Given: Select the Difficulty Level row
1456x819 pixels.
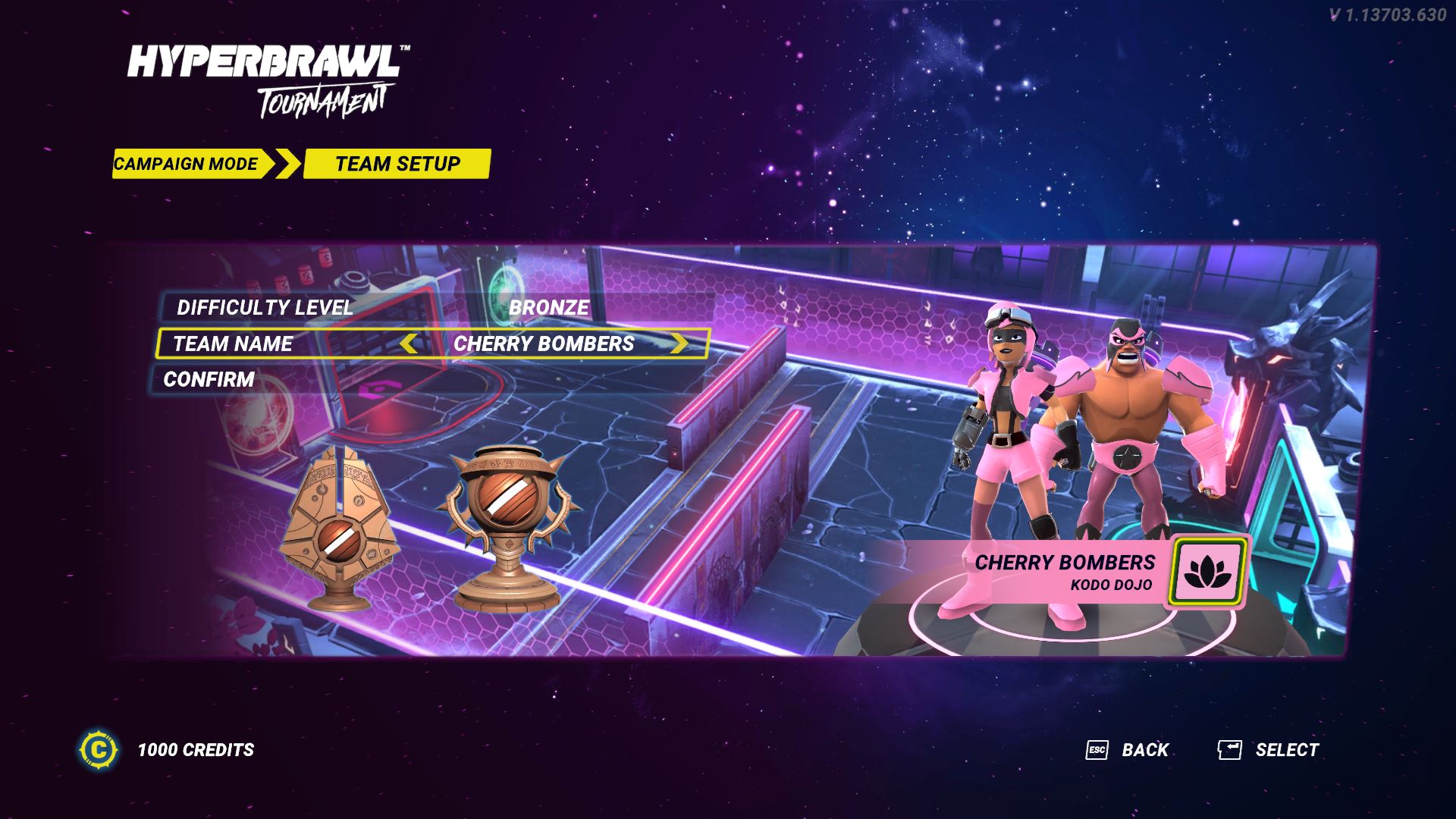Looking at the screenshot, I should coord(264,308).
